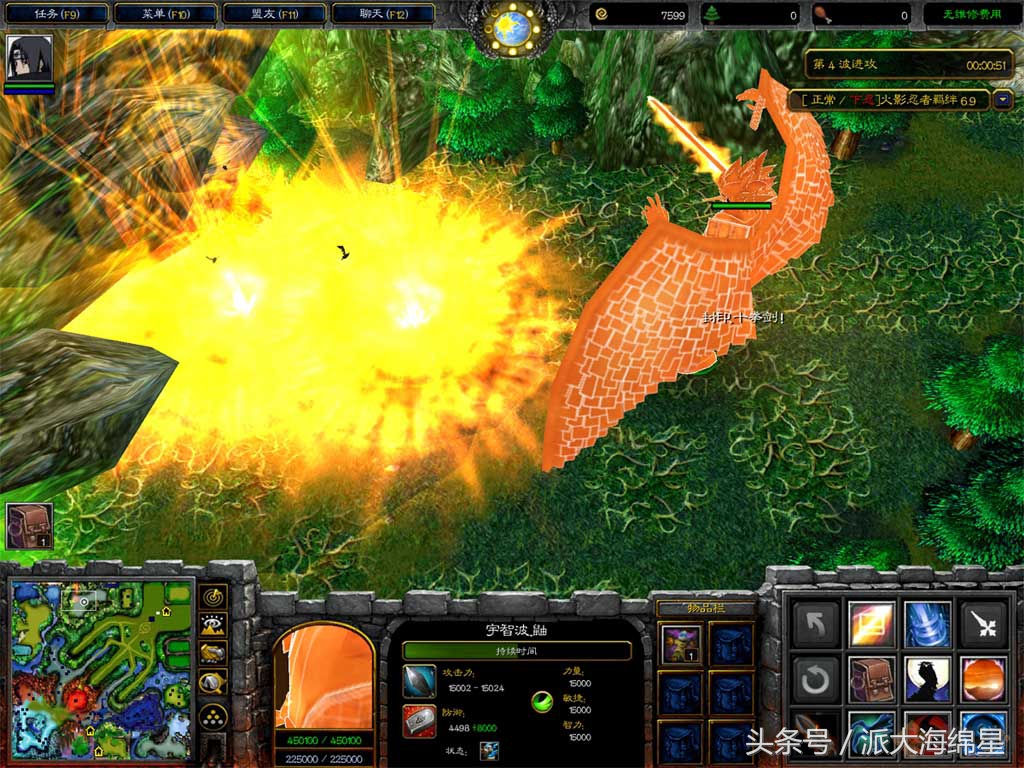The width and height of the screenshot is (1024, 768).
Task: Toggle minimap ally color mode button
Action: click(x=213, y=655)
